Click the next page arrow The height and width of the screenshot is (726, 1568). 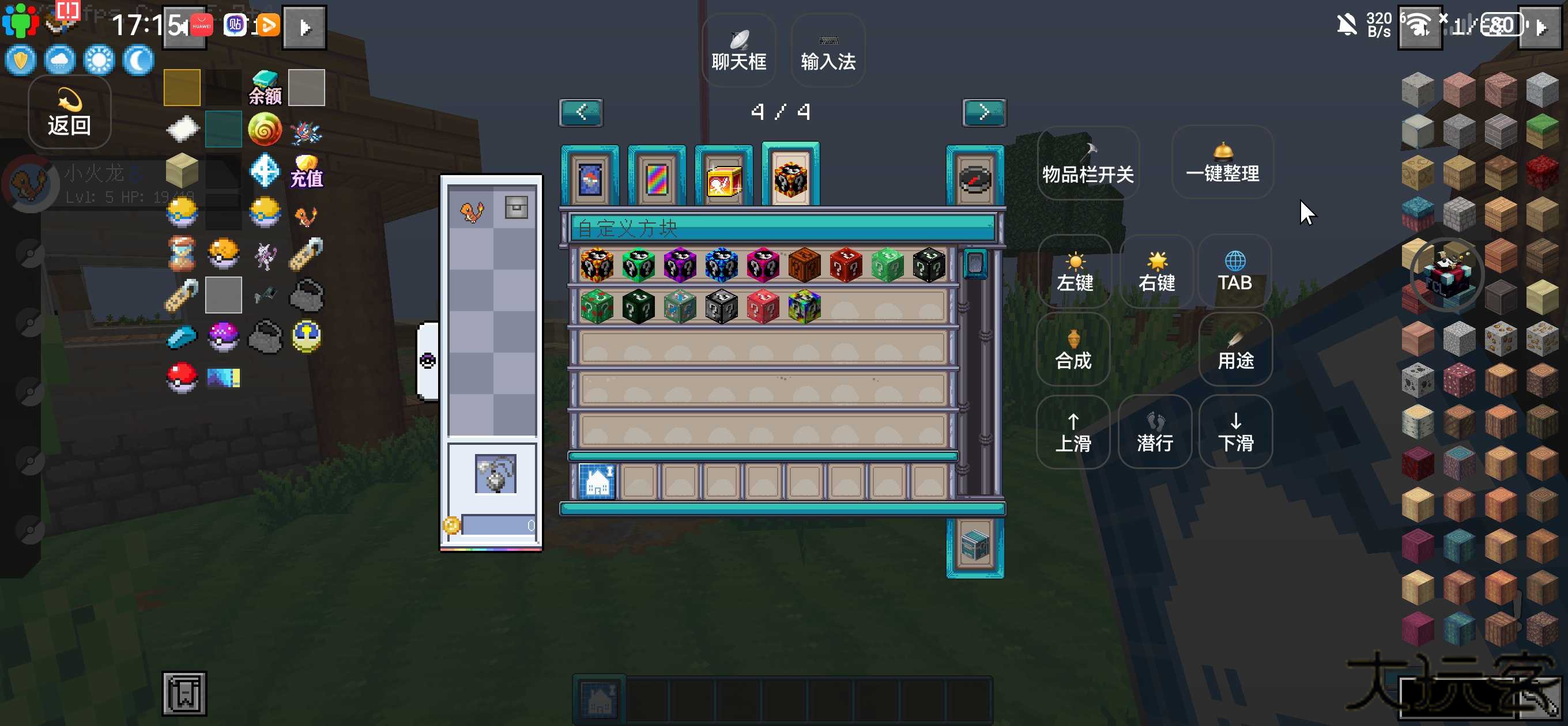point(984,112)
